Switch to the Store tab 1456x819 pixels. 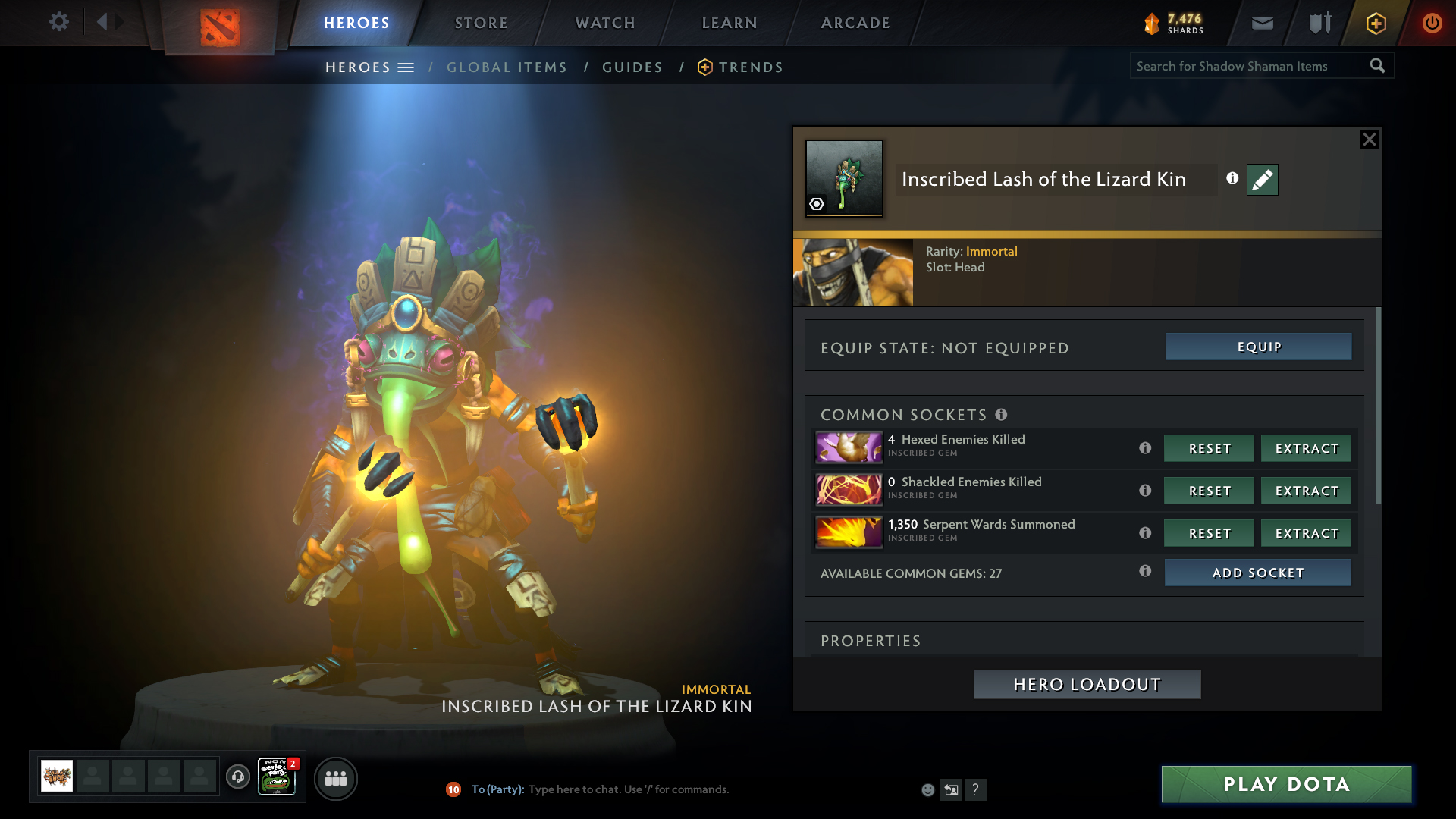tap(482, 23)
